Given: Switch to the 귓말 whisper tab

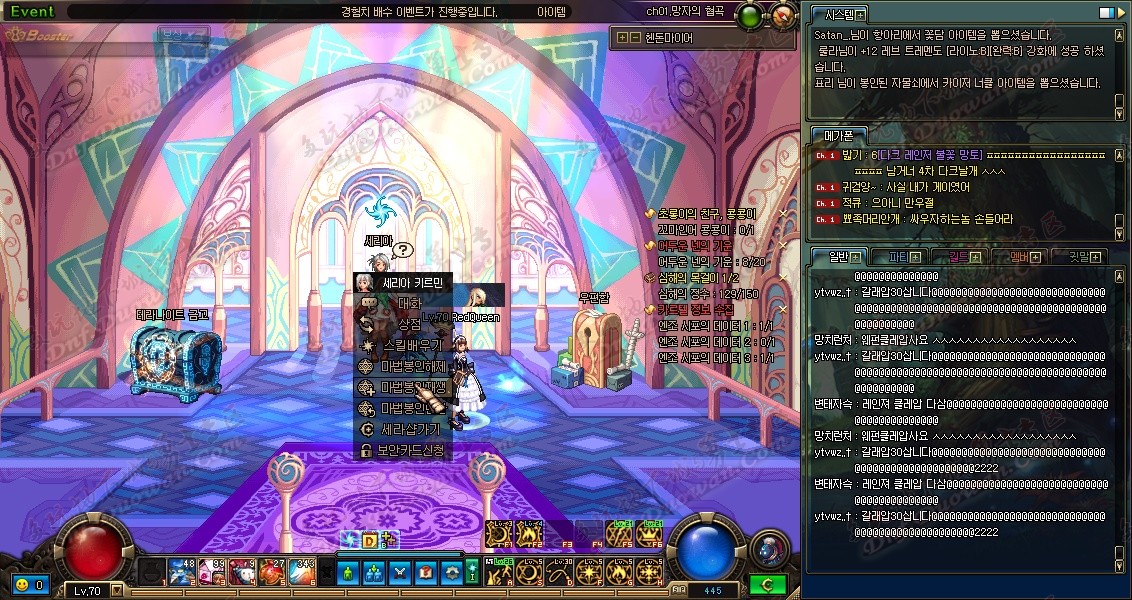Looking at the screenshot, I should point(1078,257).
